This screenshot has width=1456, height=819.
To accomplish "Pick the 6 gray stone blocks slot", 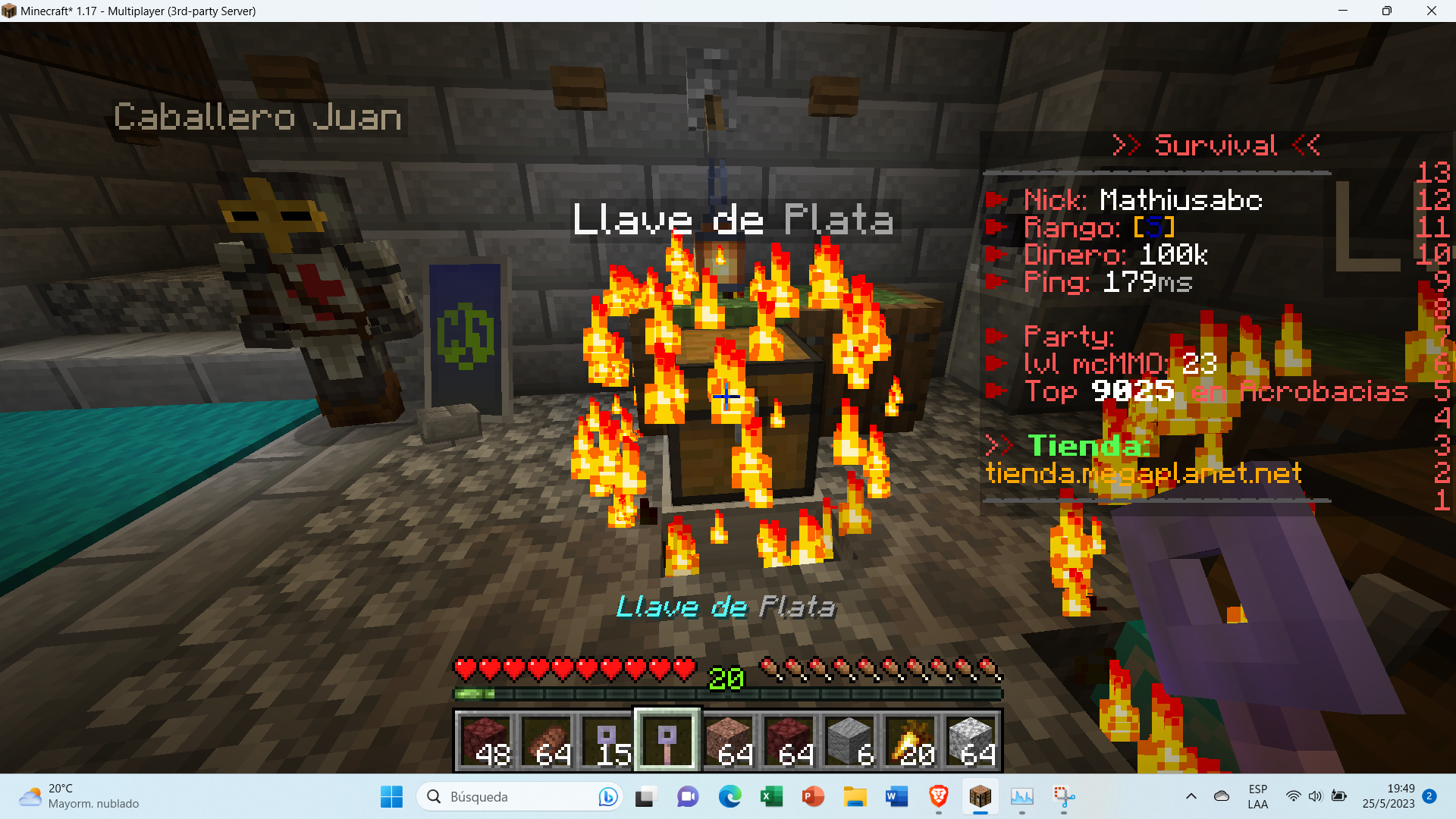I will 849,740.
